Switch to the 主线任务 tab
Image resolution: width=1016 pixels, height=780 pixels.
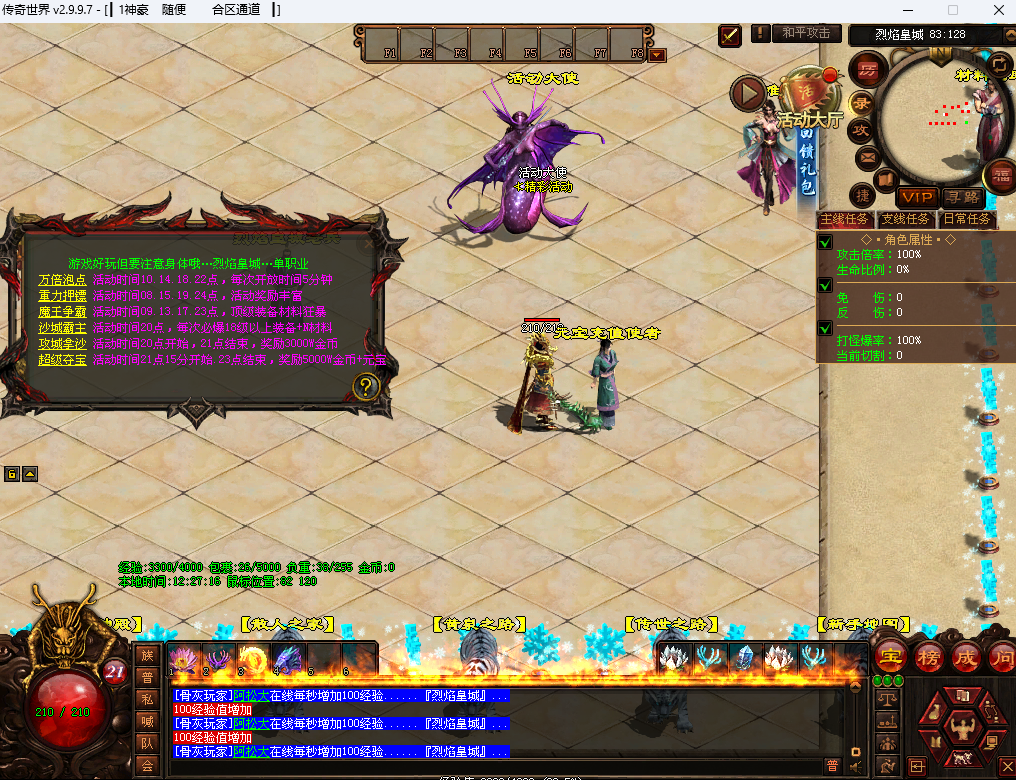coord(845,219)
